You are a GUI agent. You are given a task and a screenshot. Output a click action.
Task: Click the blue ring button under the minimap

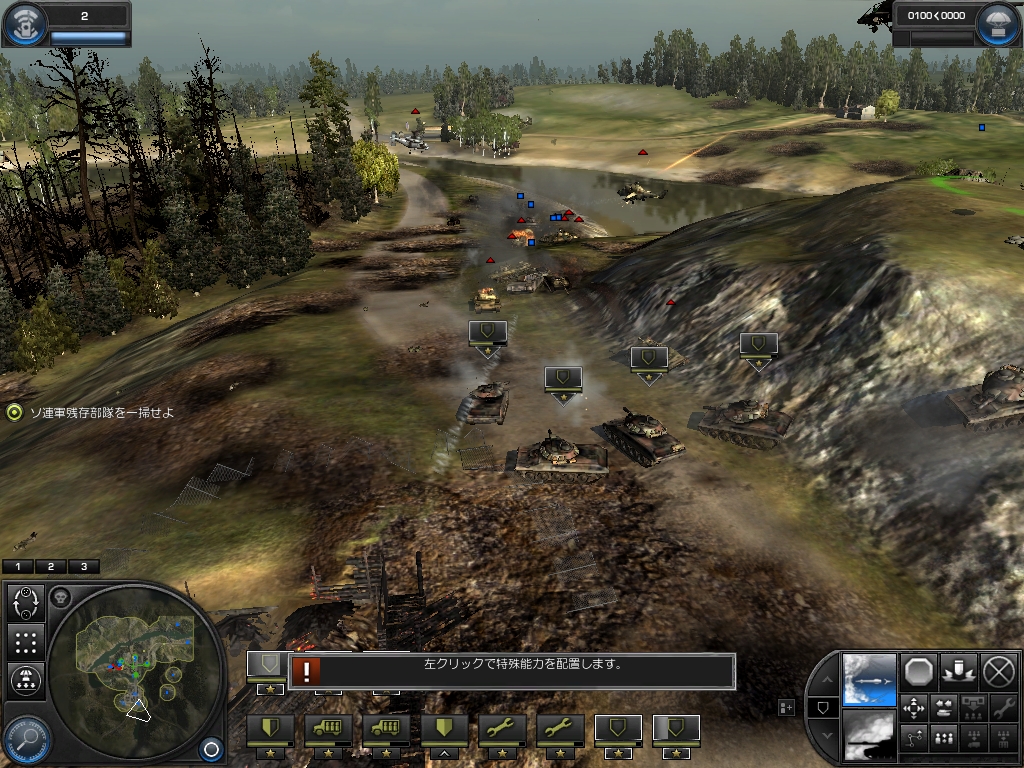coord(210,747)
